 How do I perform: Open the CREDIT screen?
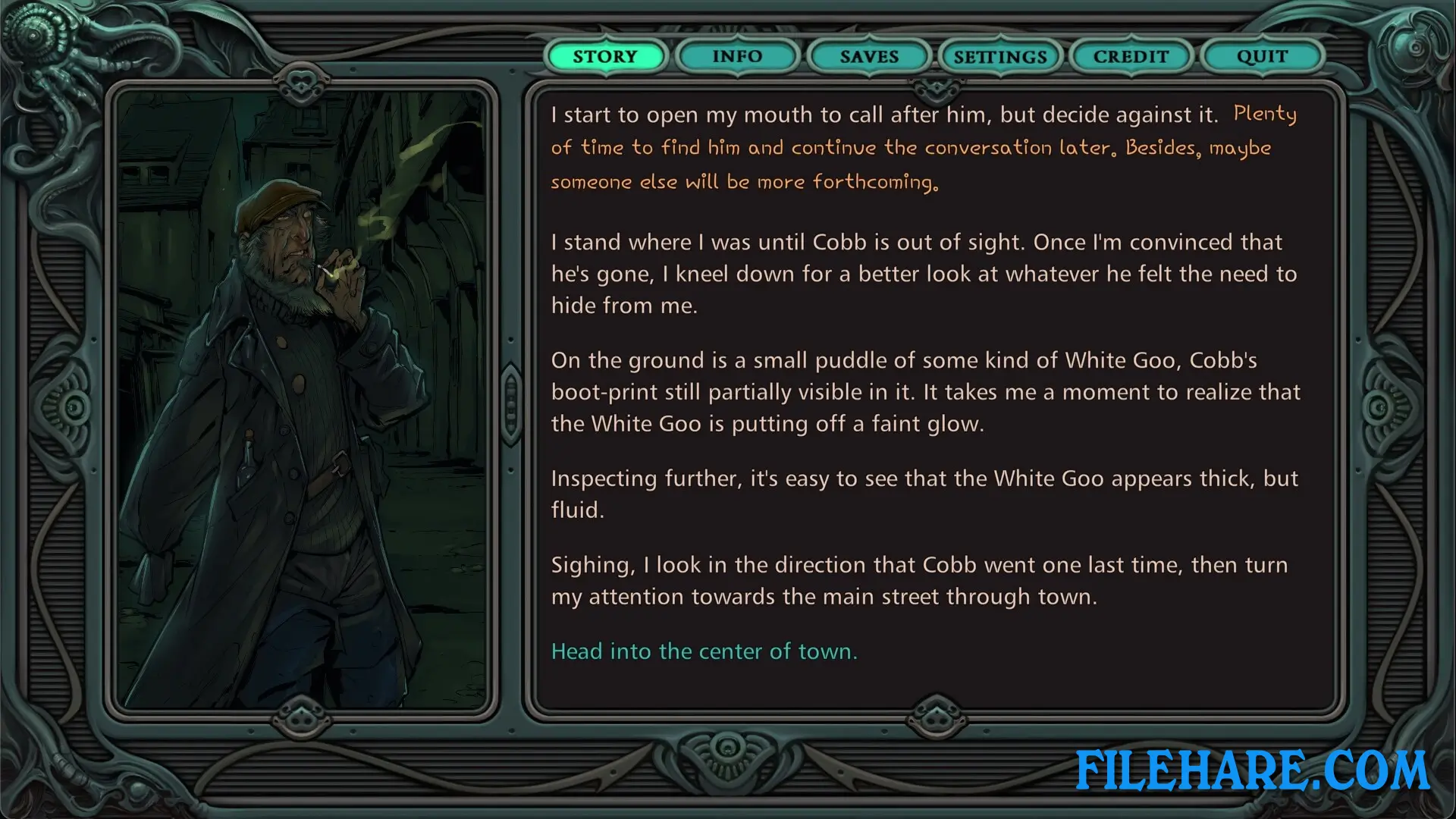[1131, 56]
